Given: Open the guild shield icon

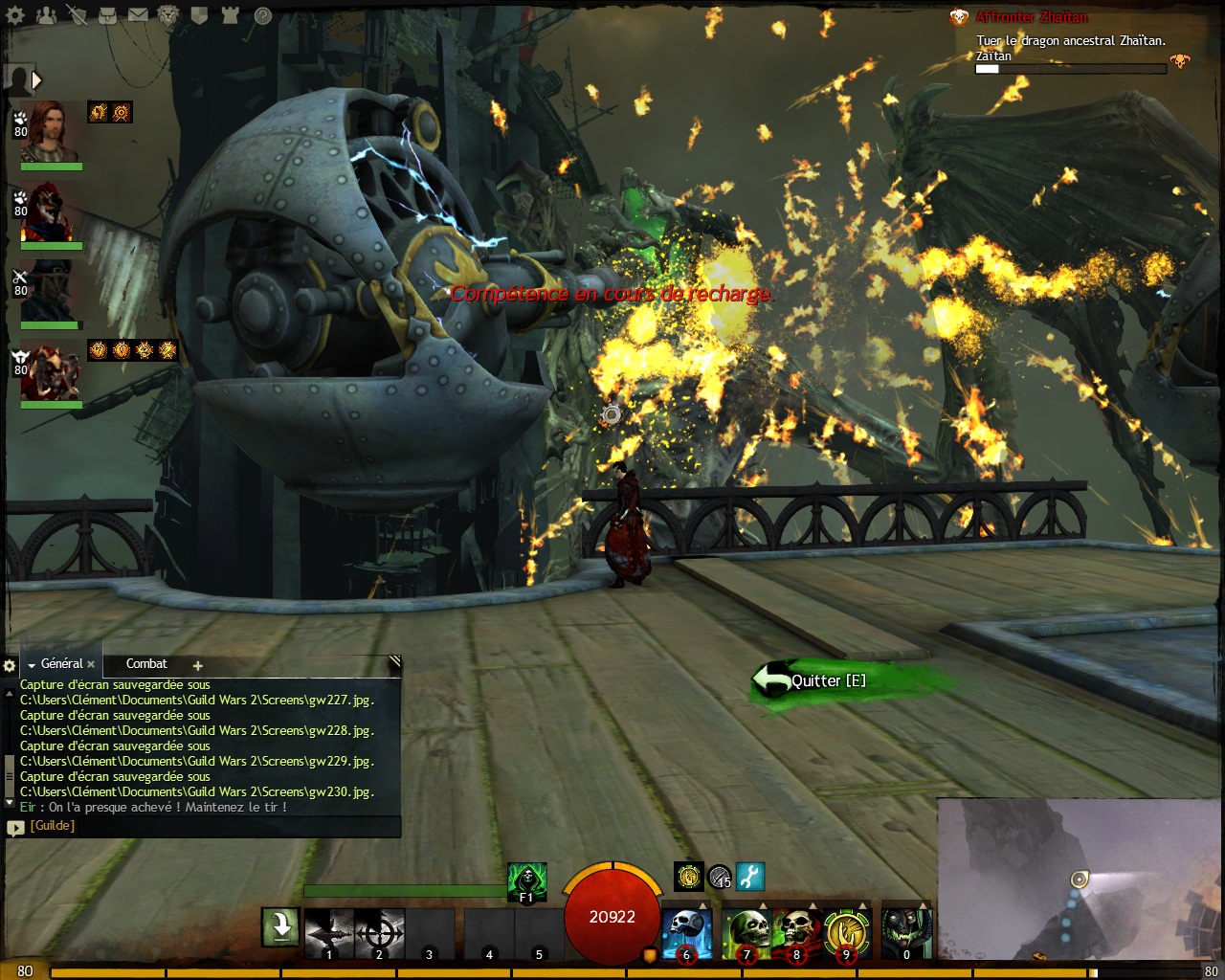Looking at the screenshot, I should click(x=200, y=15).
